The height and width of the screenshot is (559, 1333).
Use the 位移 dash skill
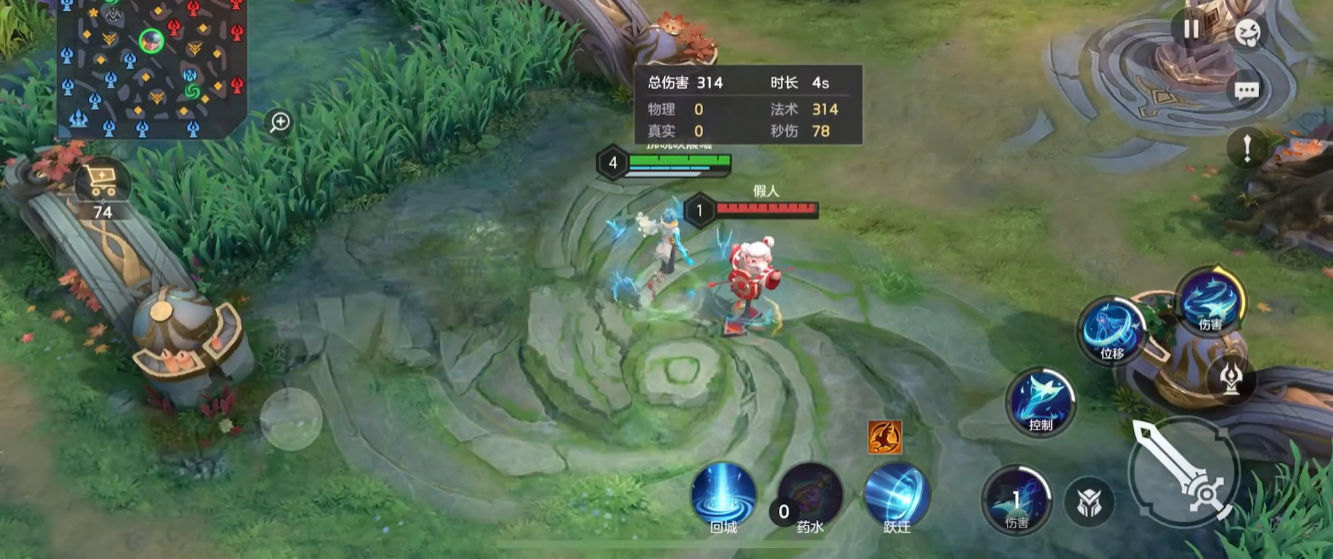point(1111,330)
